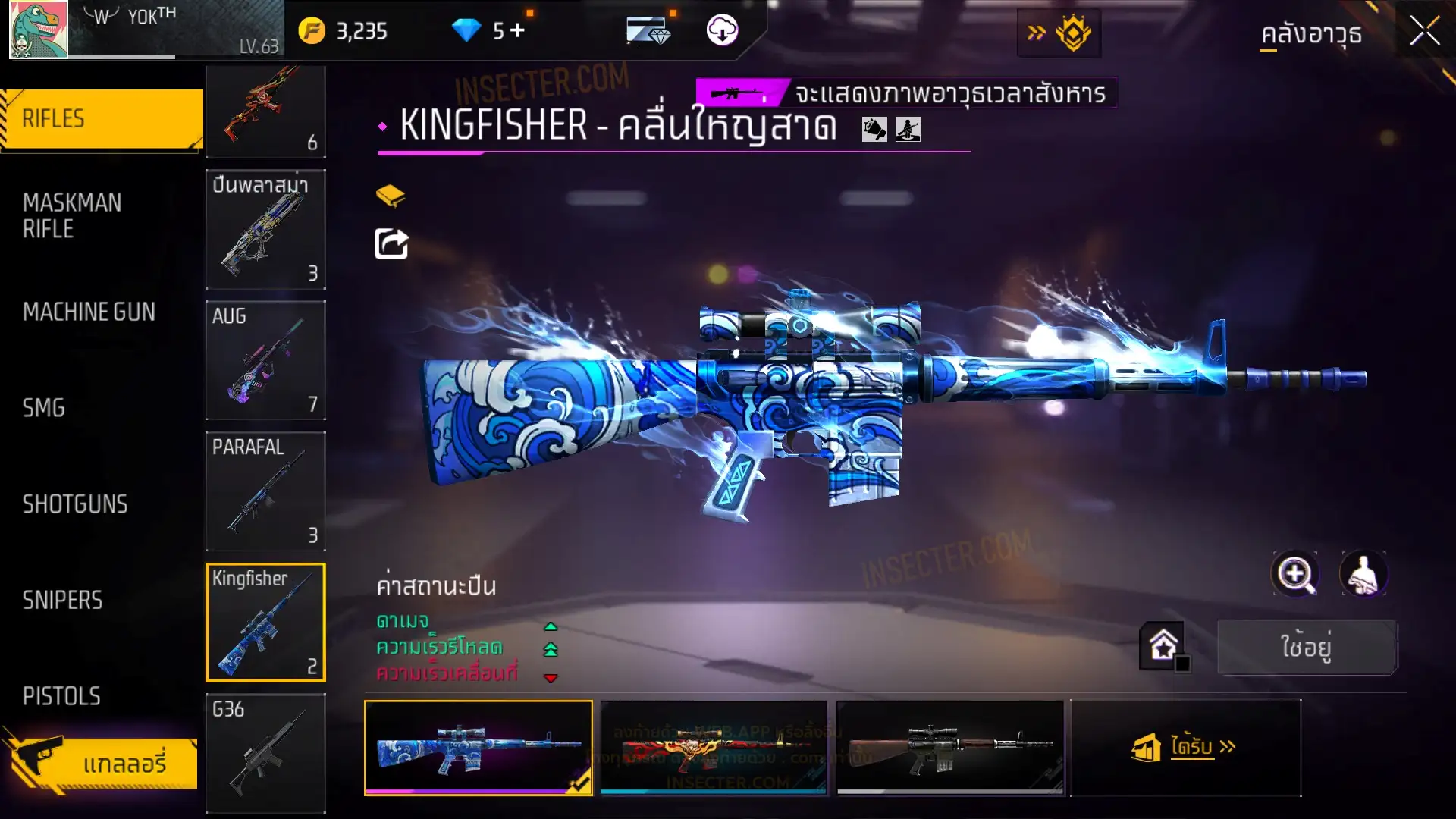
Task: Switch to the Maskman Rifle category
Action: pyautogui.click(x=72, y=215)
